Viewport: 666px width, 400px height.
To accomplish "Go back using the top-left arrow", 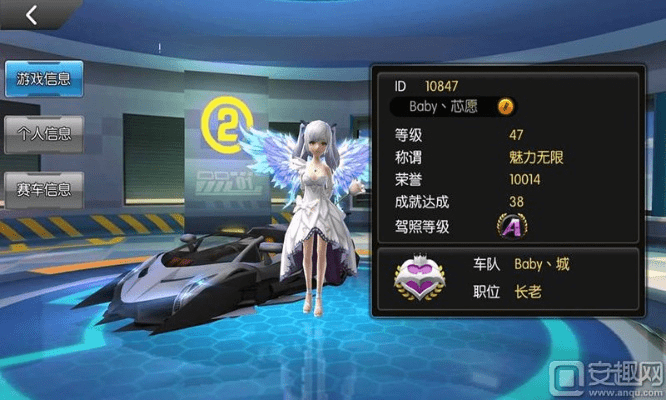I will (32, 15).
